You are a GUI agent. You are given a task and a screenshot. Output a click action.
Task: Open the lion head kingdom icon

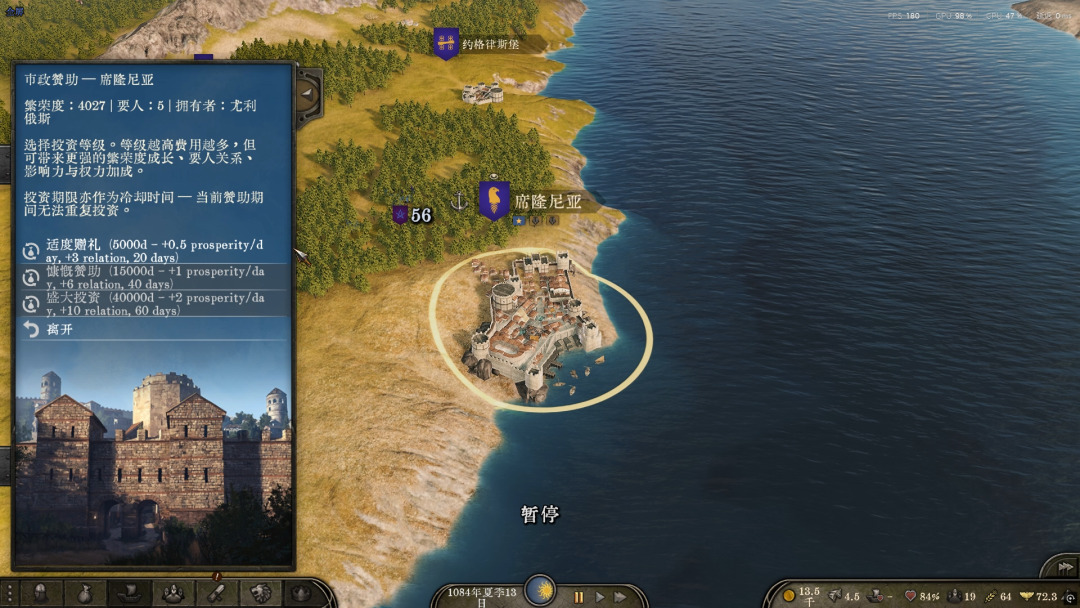pyautogui.click(x=259, y=593)
